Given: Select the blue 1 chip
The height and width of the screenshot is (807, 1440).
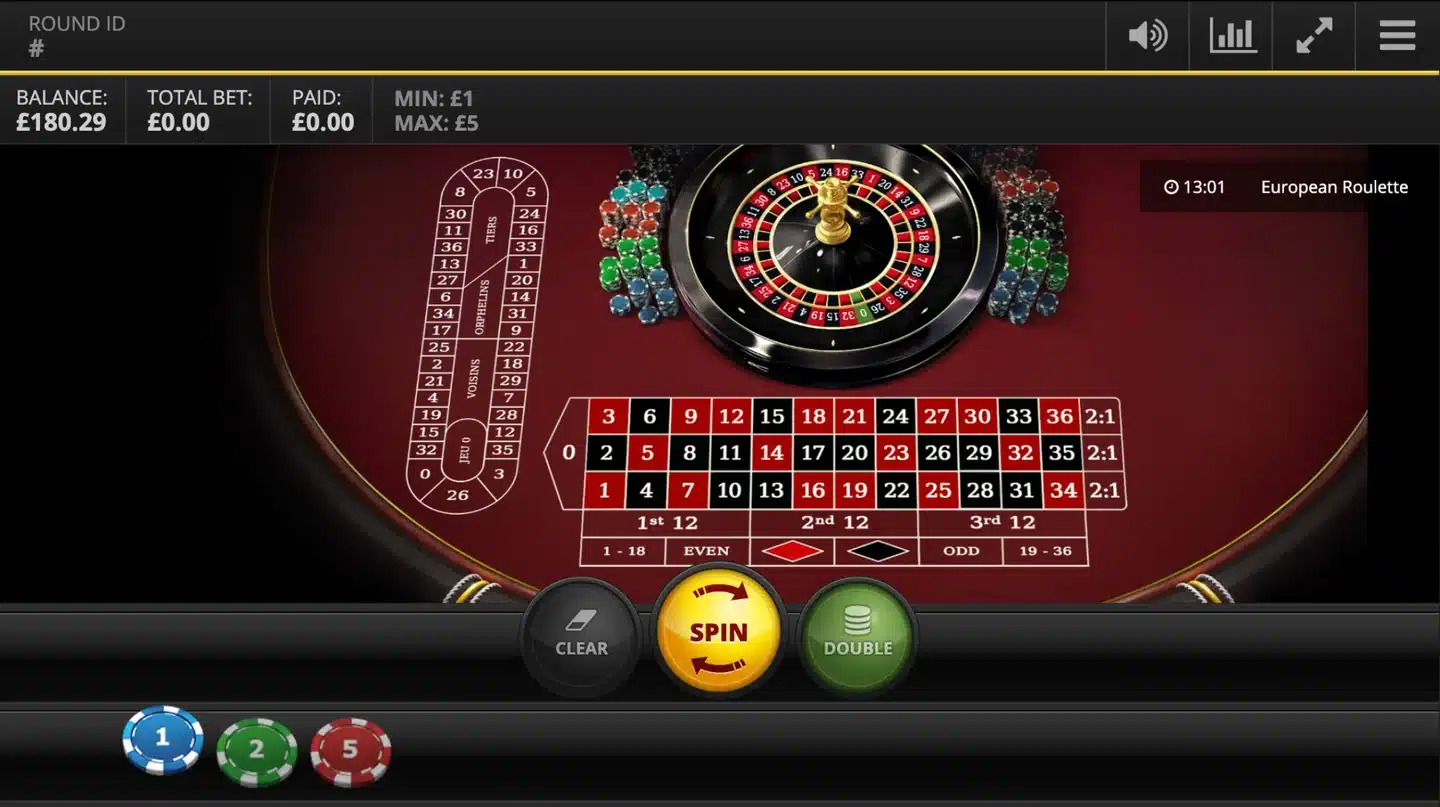Looking at the screenshot, I should click(x=162, y=740).
